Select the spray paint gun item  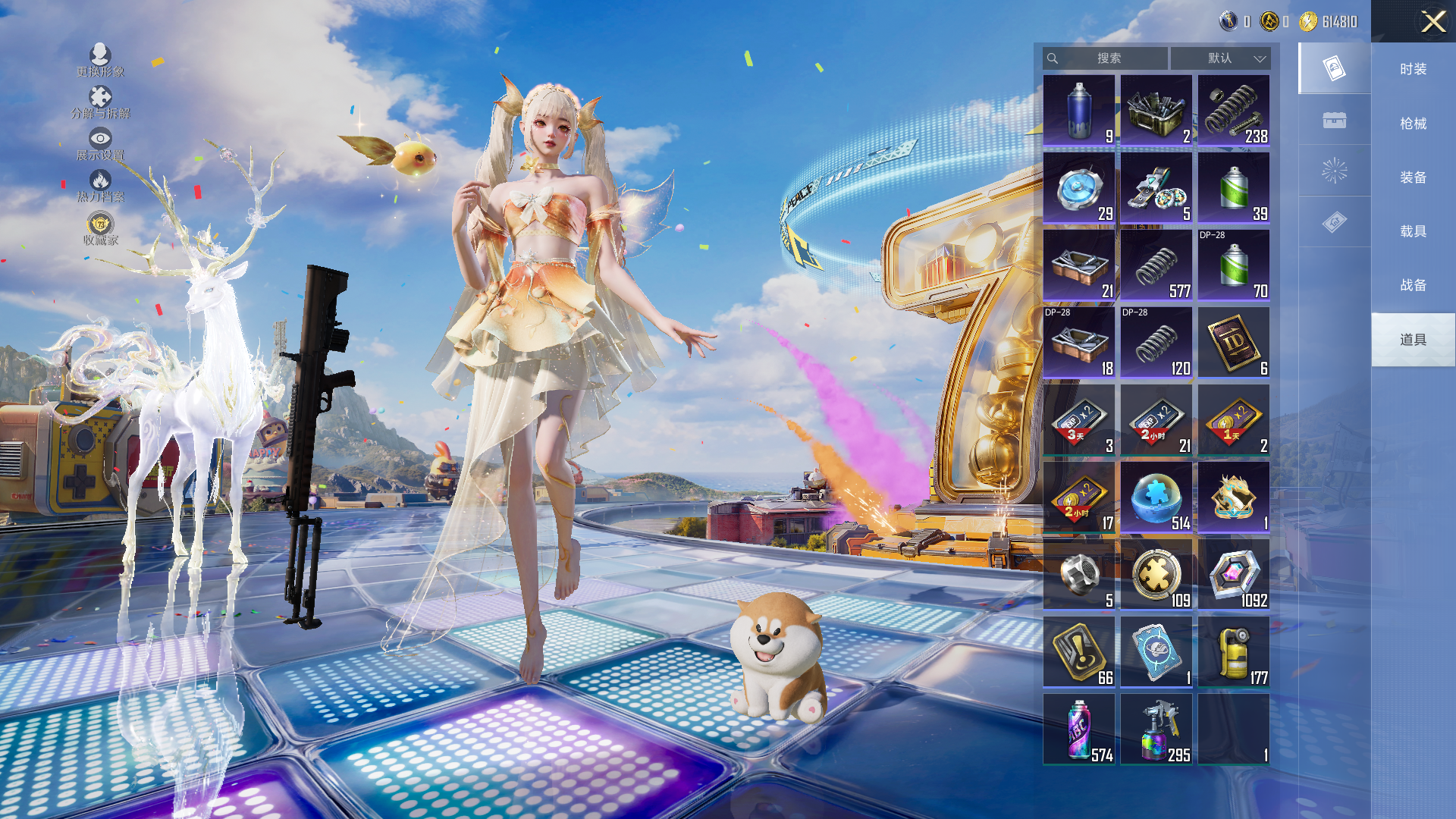[x=1156, y=729]
